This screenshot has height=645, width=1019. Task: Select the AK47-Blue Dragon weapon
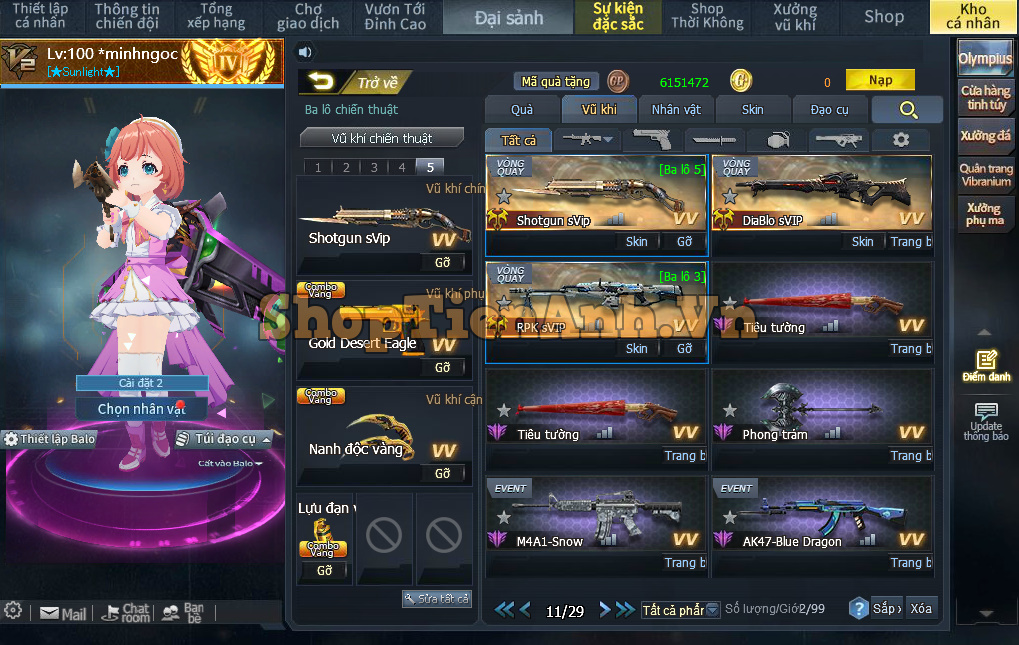[822, 518]
